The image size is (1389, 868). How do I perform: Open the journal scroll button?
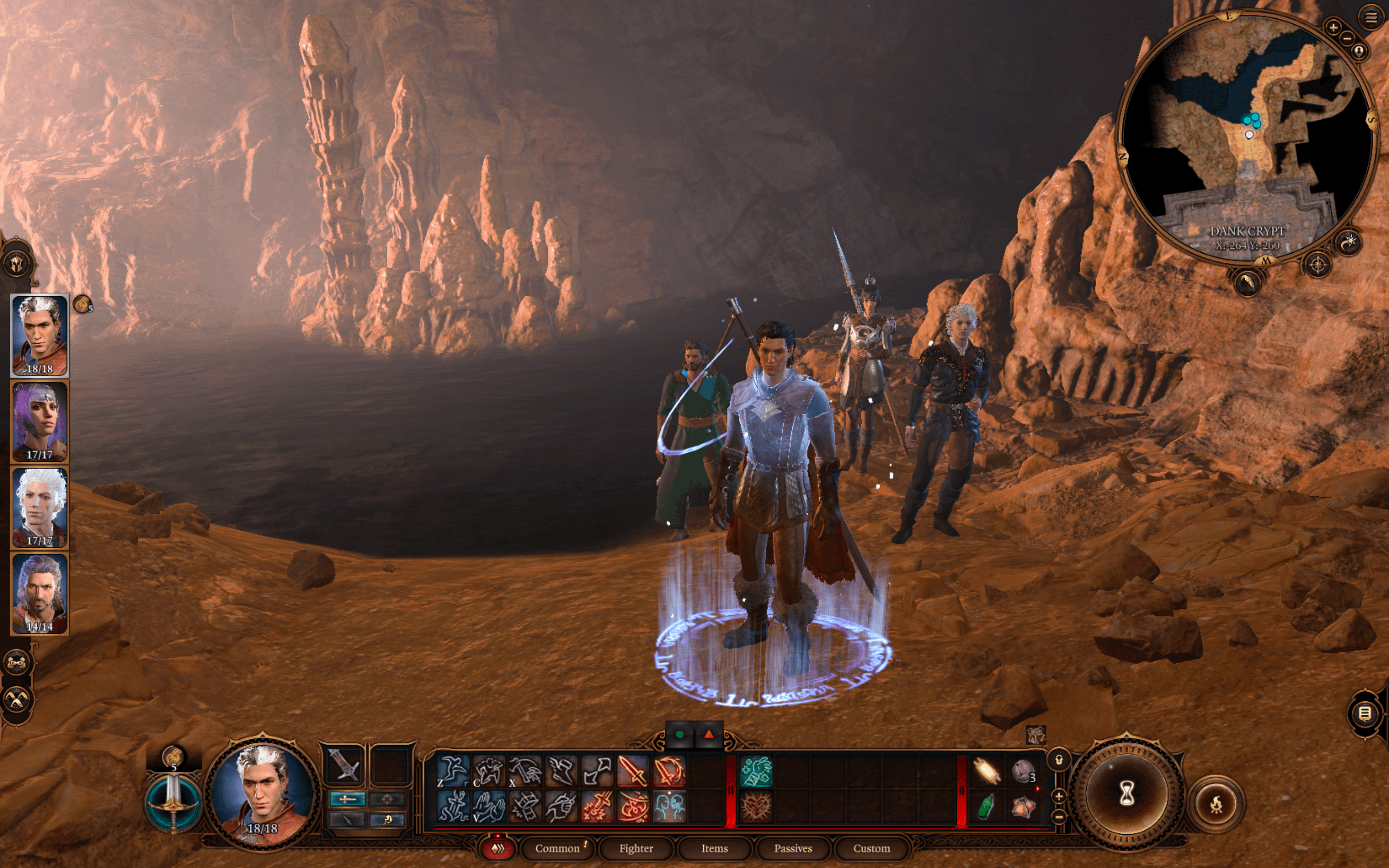point(1365,714)
